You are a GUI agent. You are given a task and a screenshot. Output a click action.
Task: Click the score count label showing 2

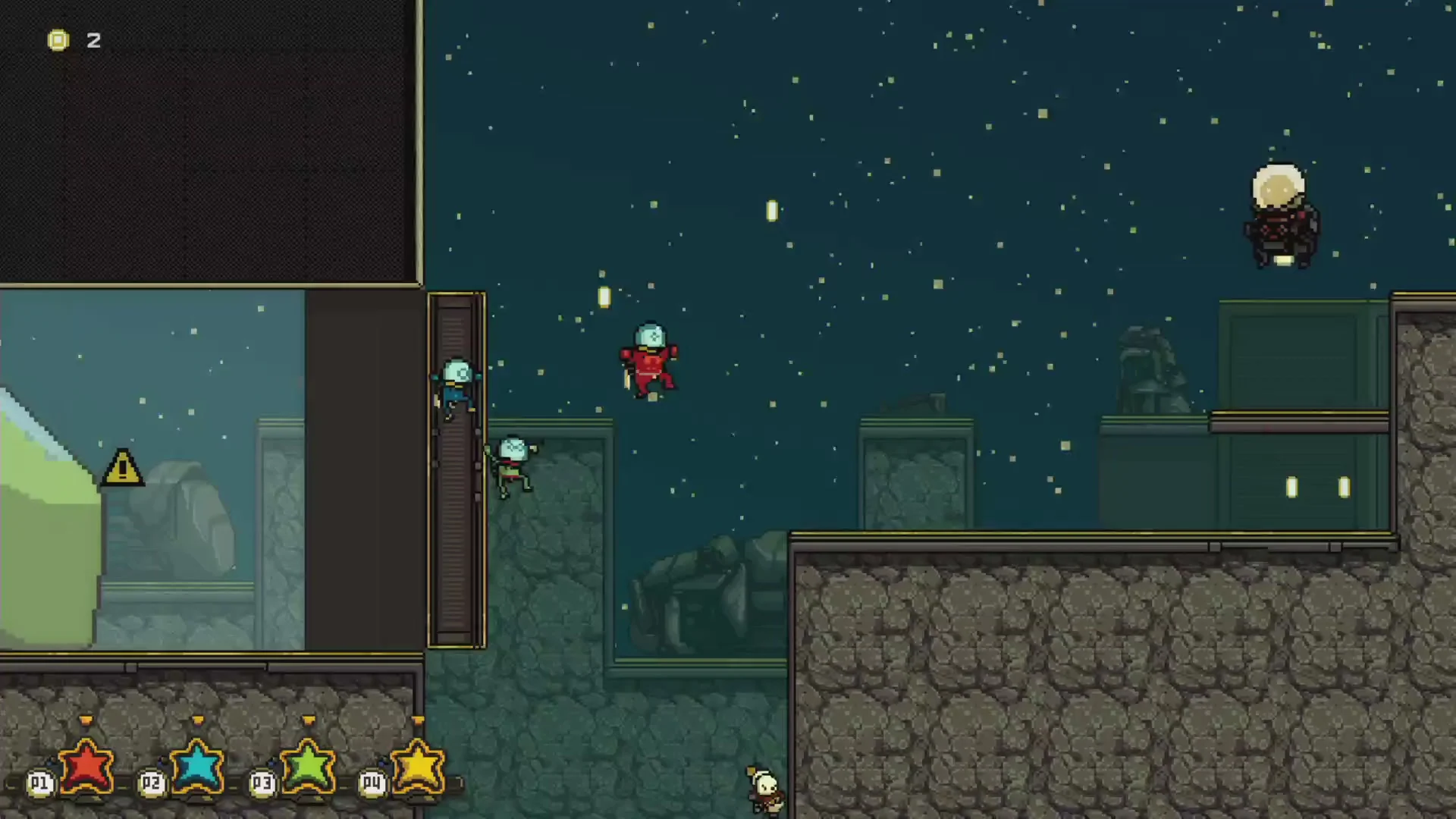[95, 41]
